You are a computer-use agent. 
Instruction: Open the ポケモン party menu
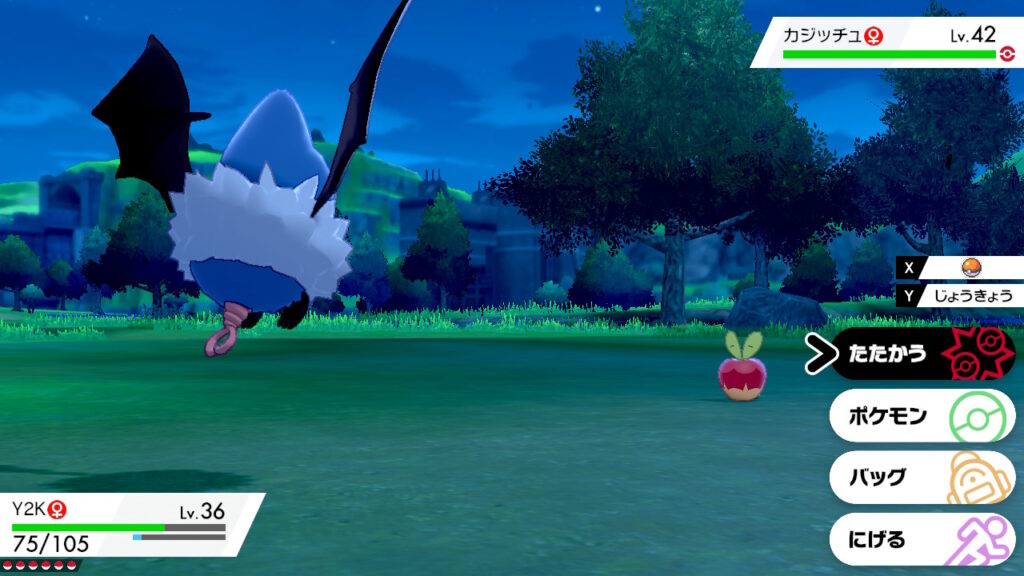coord(922,416)
